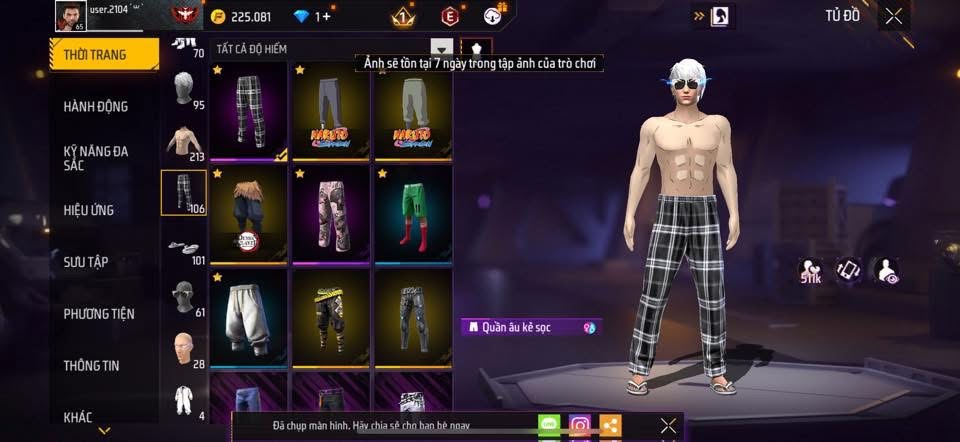
Task: Open the shoes subcategory with sandals icon
Action: coord(184,246)
